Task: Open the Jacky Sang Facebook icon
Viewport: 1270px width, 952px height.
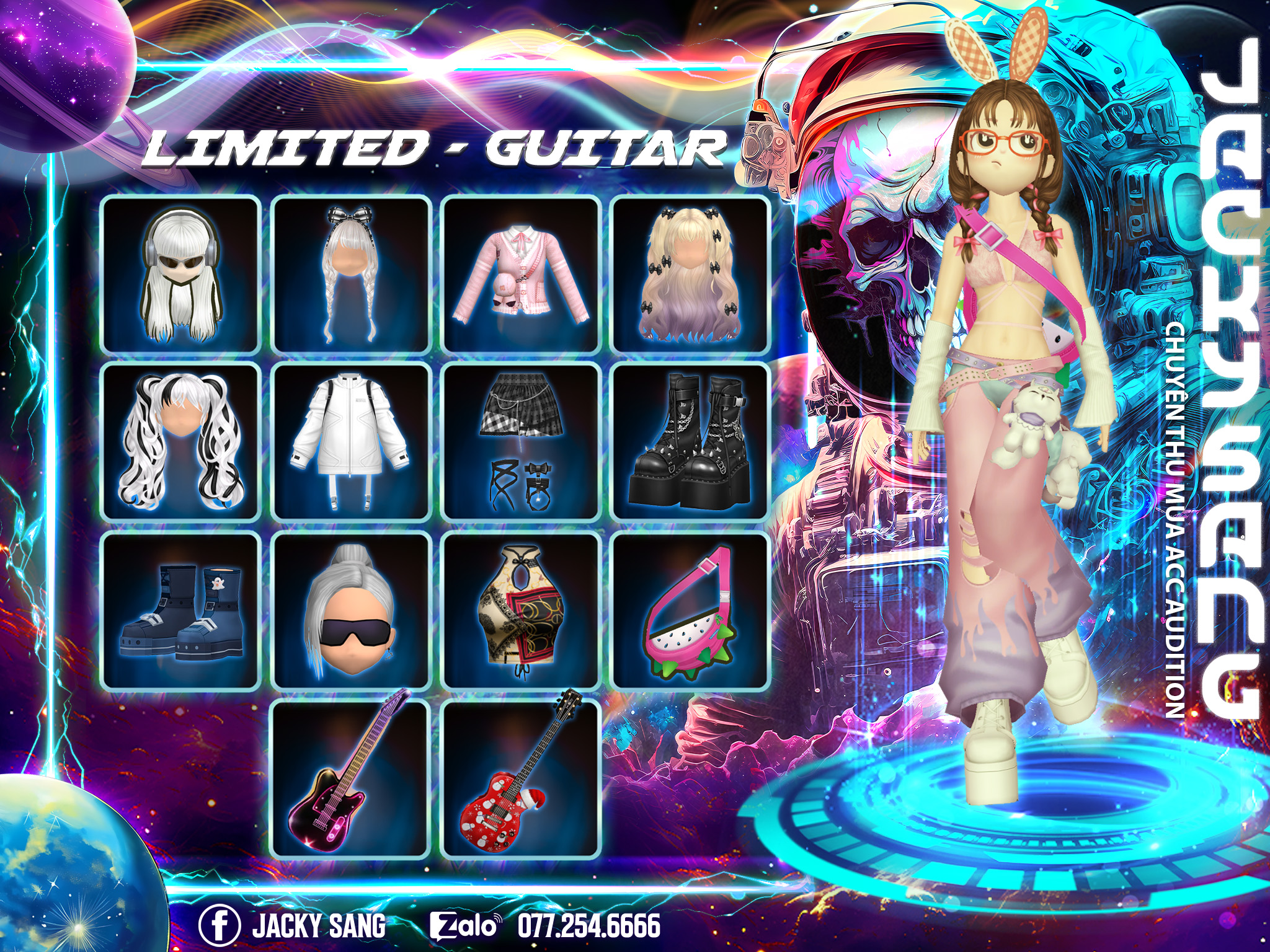Action: tap(220, 925)
